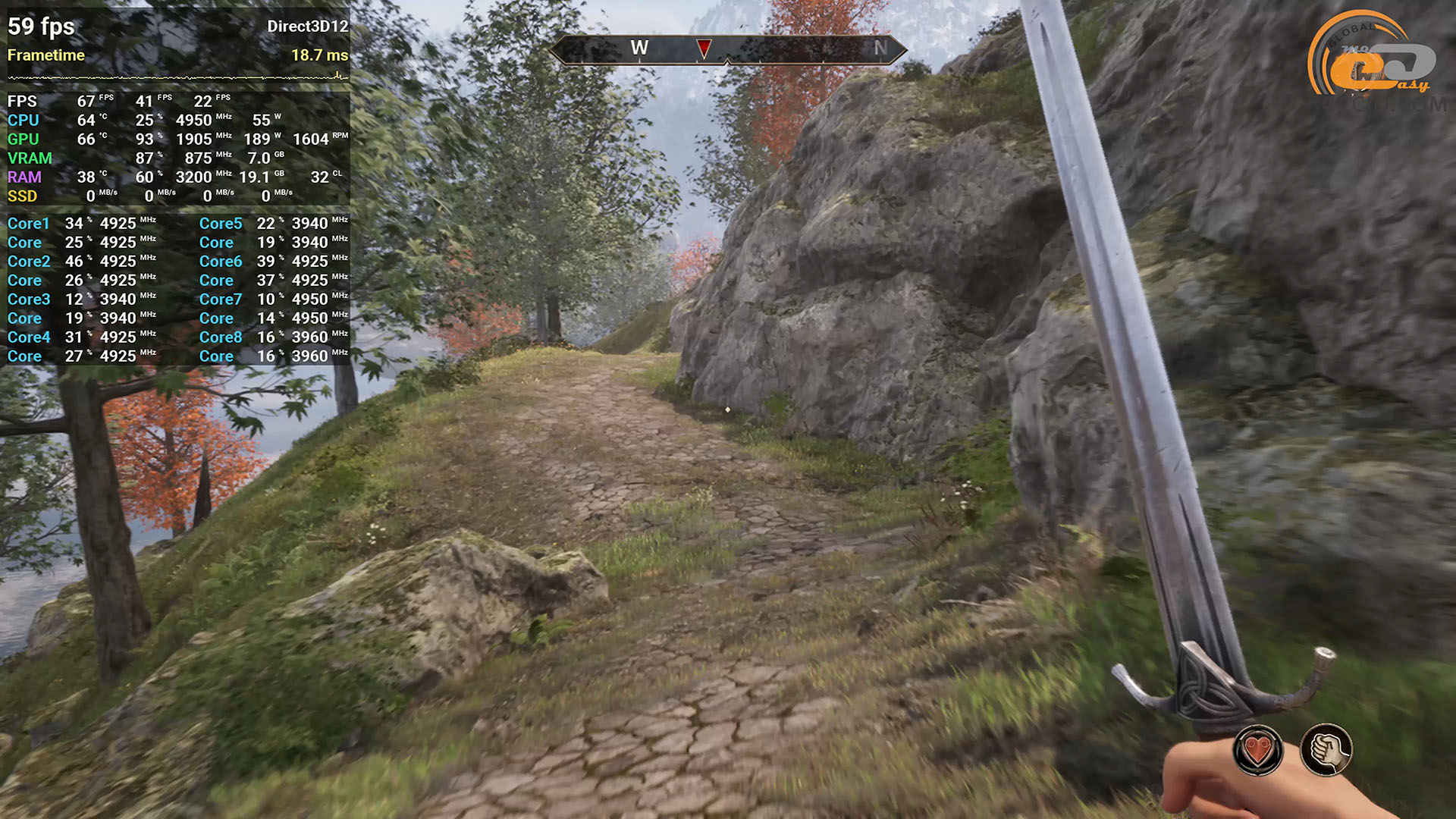
Task: Open the orange watermark logo
Action: (x=1371, y=56)
